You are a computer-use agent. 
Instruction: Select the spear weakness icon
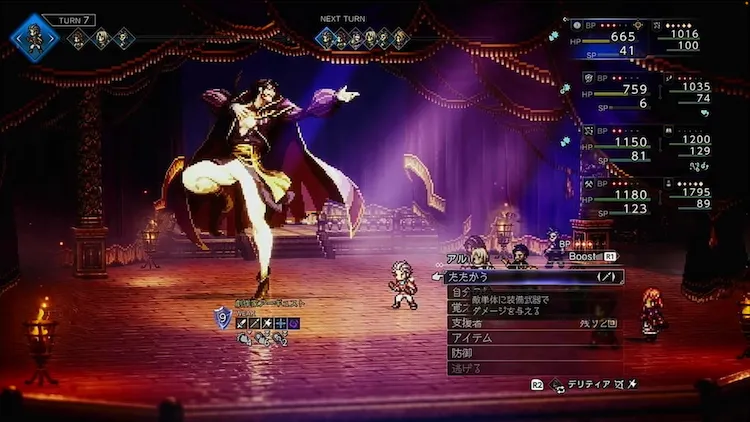(255, 323)
